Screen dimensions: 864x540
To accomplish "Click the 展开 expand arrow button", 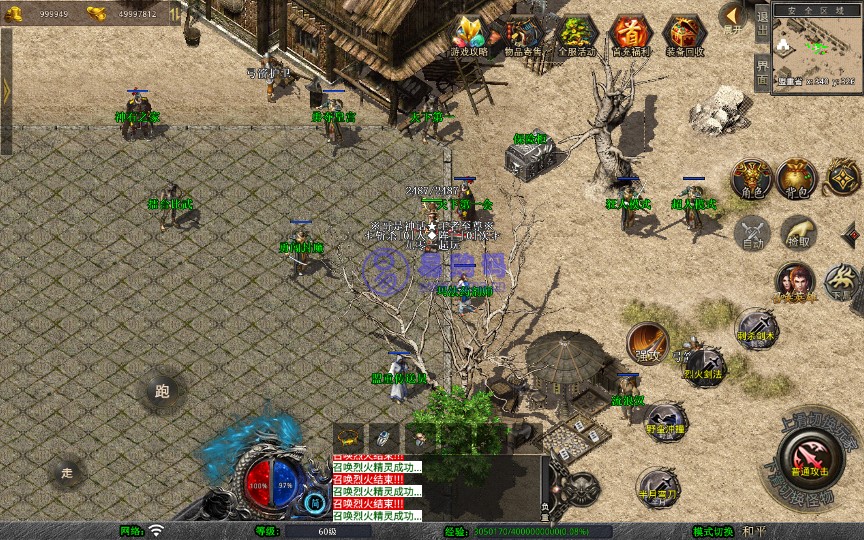I will click(733, 17).
